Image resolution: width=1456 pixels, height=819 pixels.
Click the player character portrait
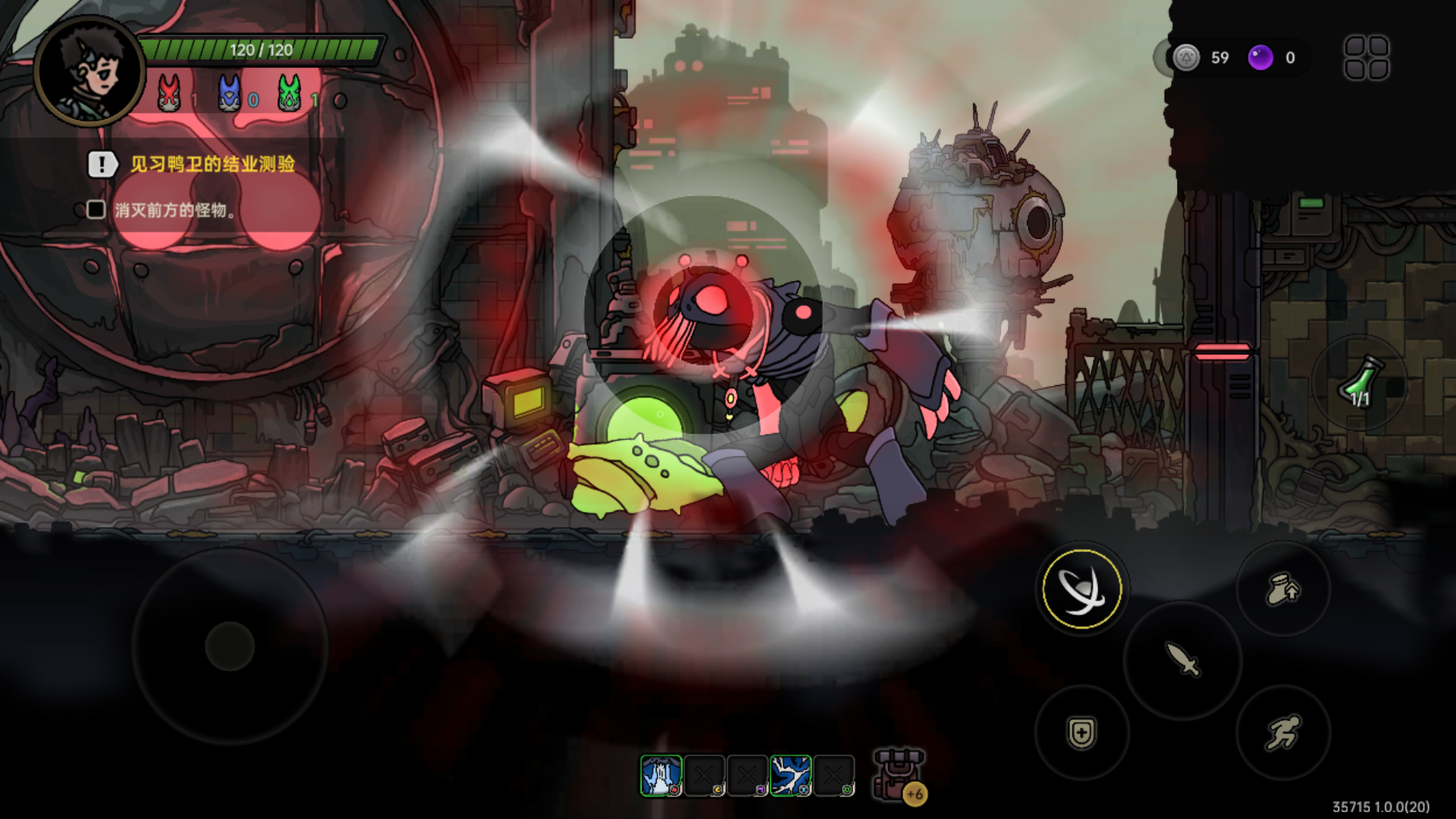[89, 70]
